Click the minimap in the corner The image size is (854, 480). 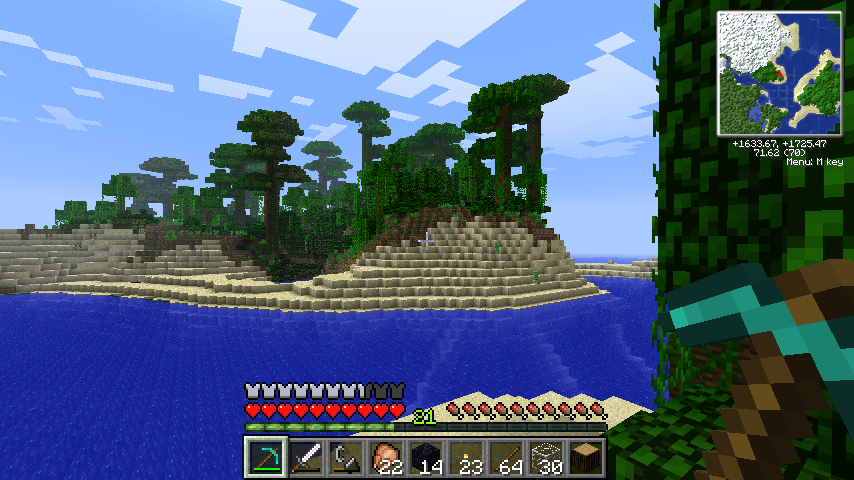coord(781,74)
